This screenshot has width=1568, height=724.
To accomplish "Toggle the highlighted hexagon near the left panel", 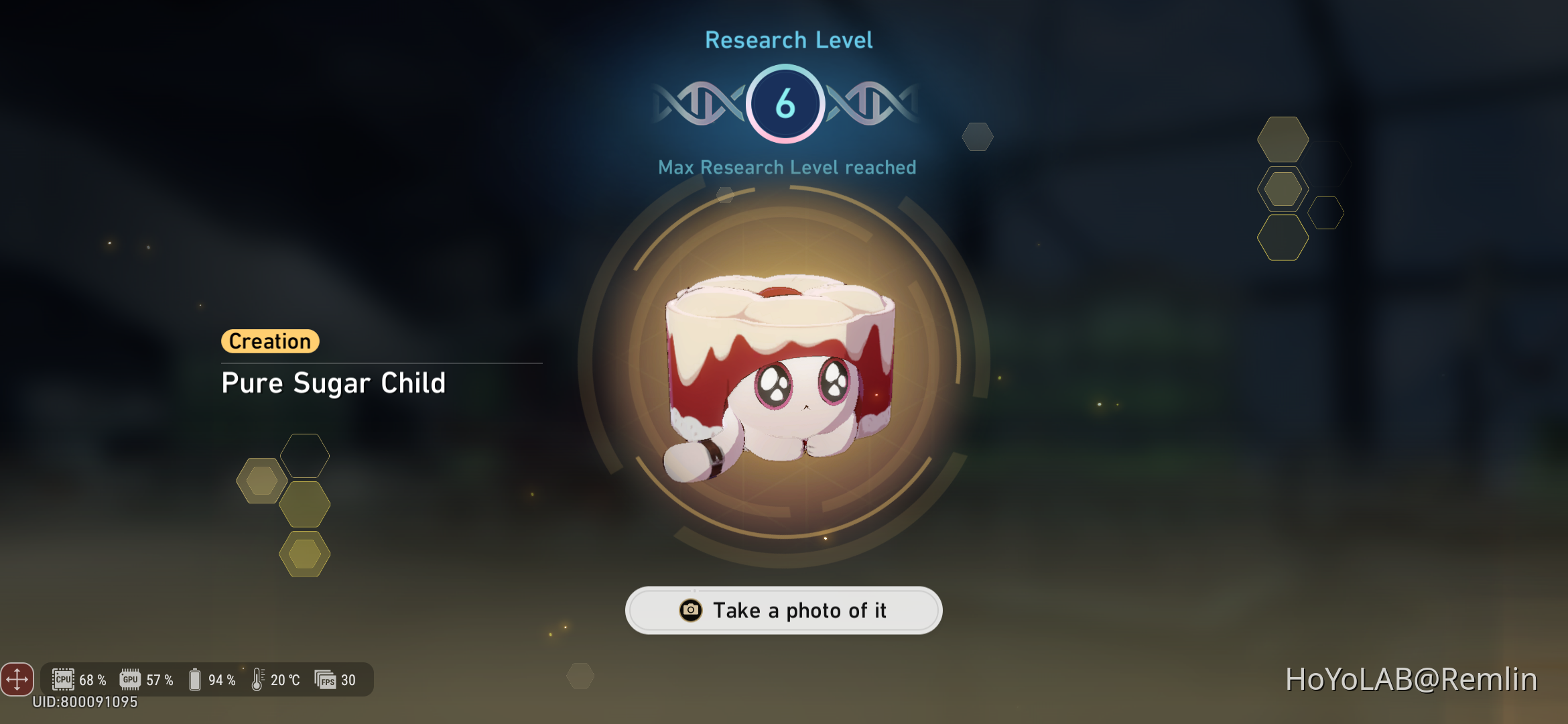I will tap(261, 480).
